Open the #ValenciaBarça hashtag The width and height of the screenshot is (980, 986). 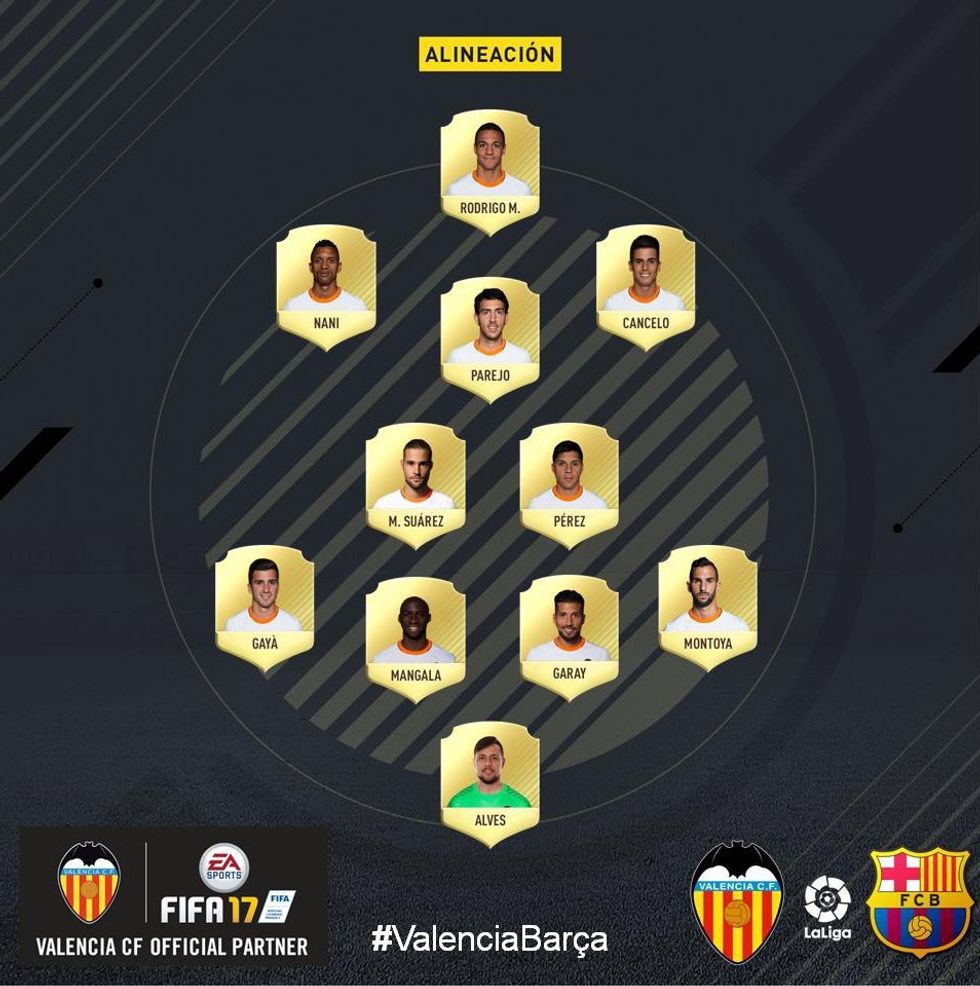(489, 939)
